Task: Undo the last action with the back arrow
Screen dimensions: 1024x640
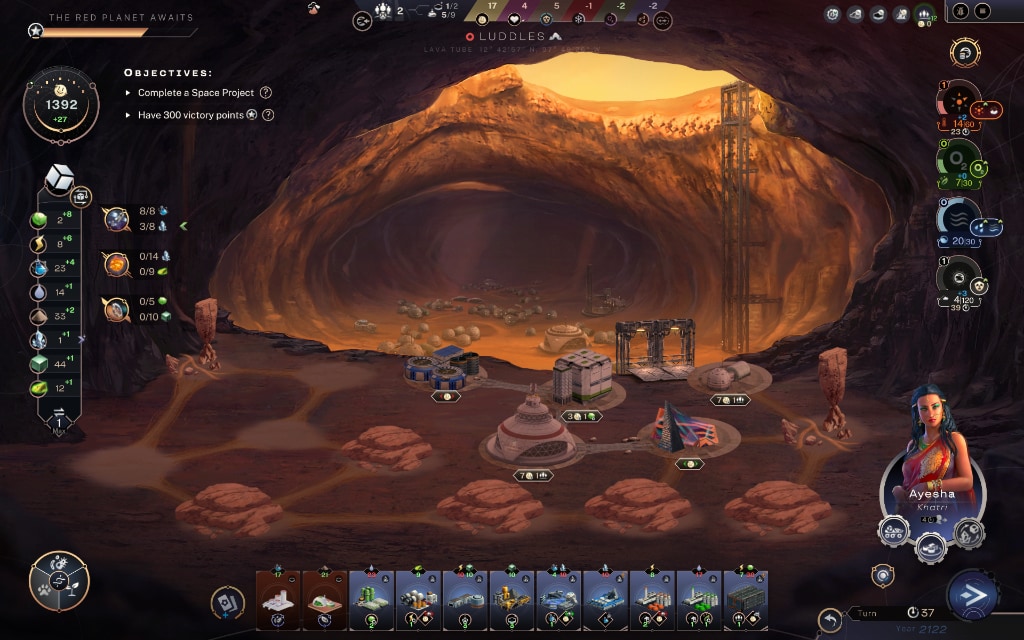Action: pyautogui.click(x=828, y=619)
